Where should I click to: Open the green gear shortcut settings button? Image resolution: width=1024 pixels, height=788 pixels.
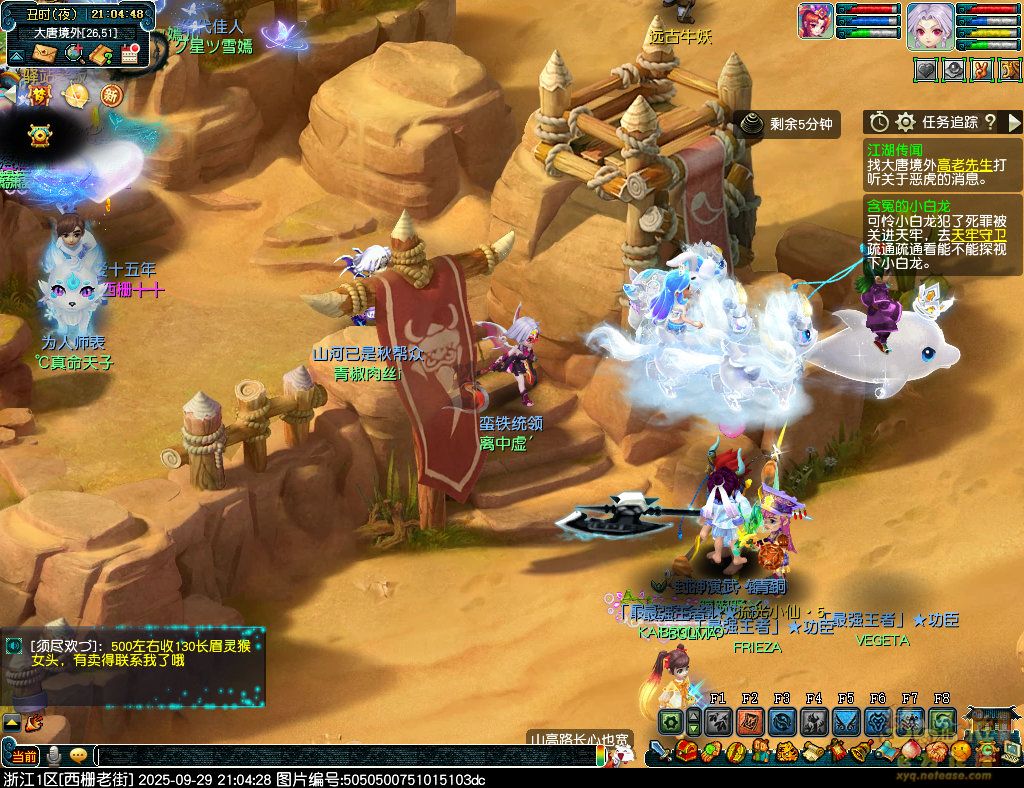tap(670, 721)
